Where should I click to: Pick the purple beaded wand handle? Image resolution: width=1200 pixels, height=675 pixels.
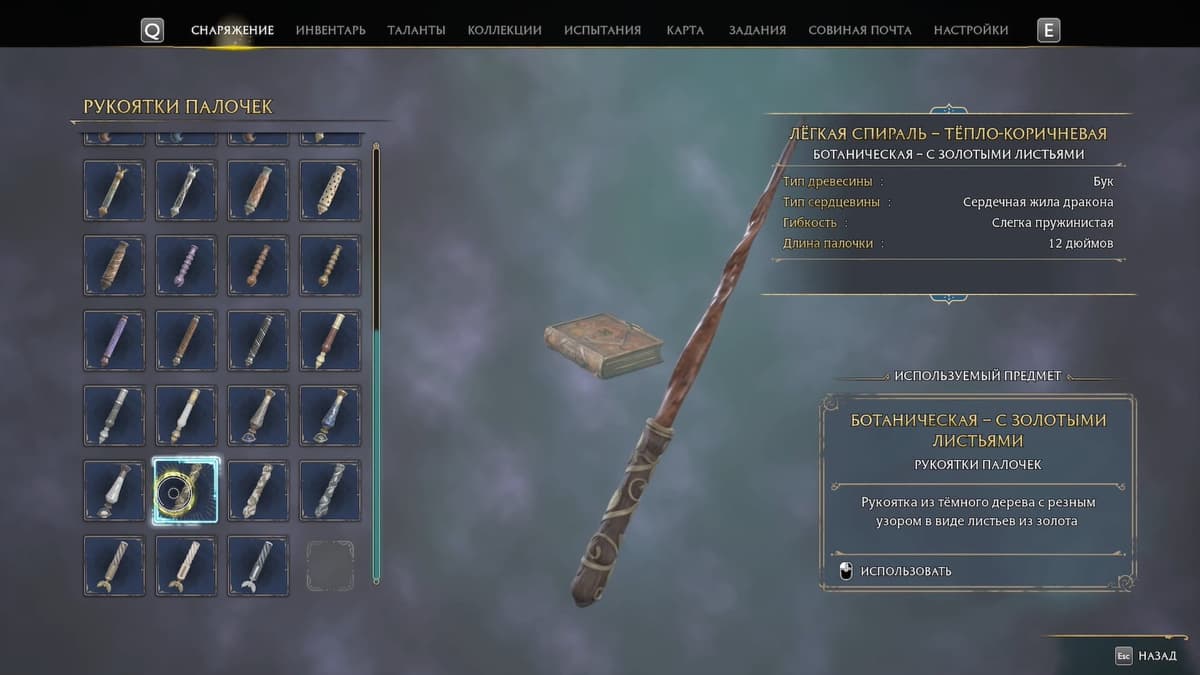[x=186, y=265]
